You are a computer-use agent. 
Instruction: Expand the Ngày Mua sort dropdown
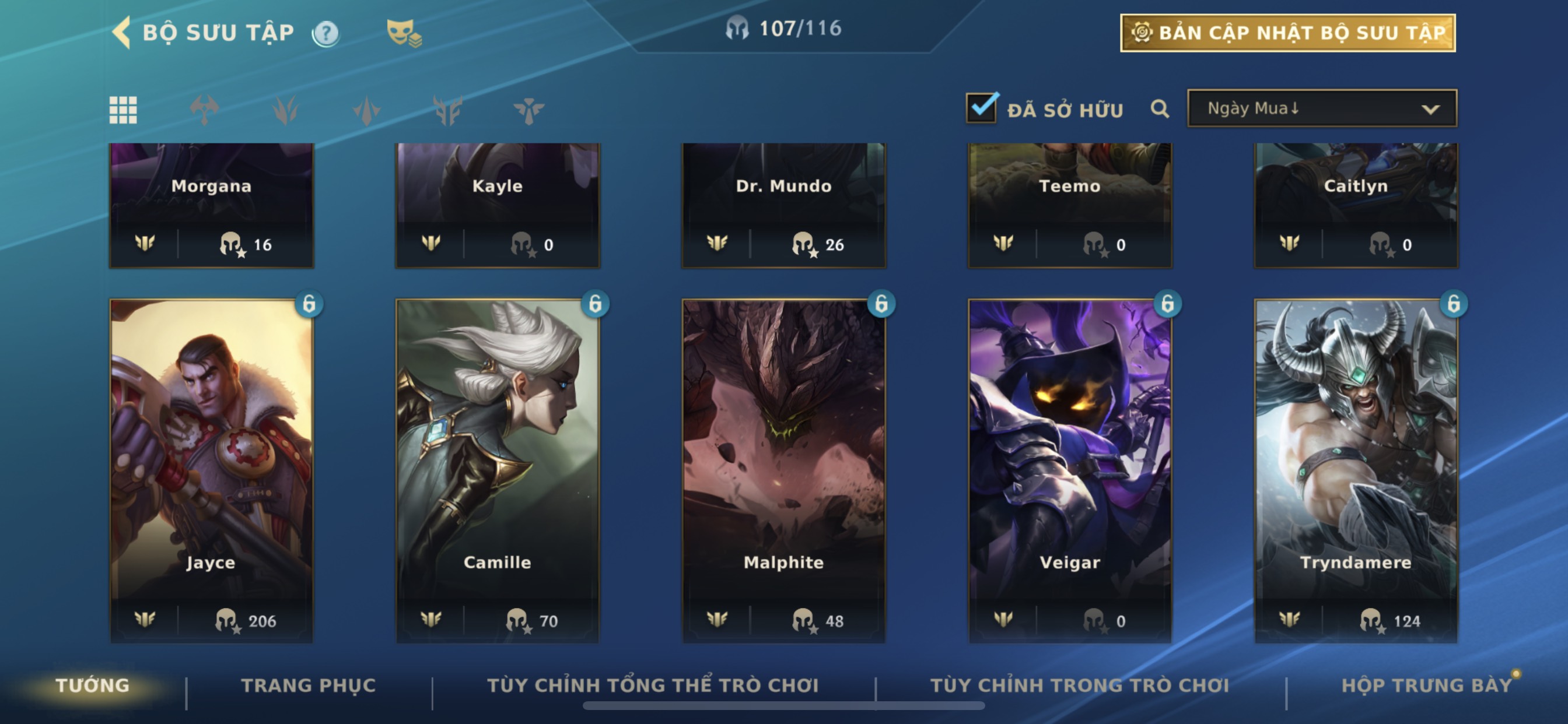tap(1321, 109)
